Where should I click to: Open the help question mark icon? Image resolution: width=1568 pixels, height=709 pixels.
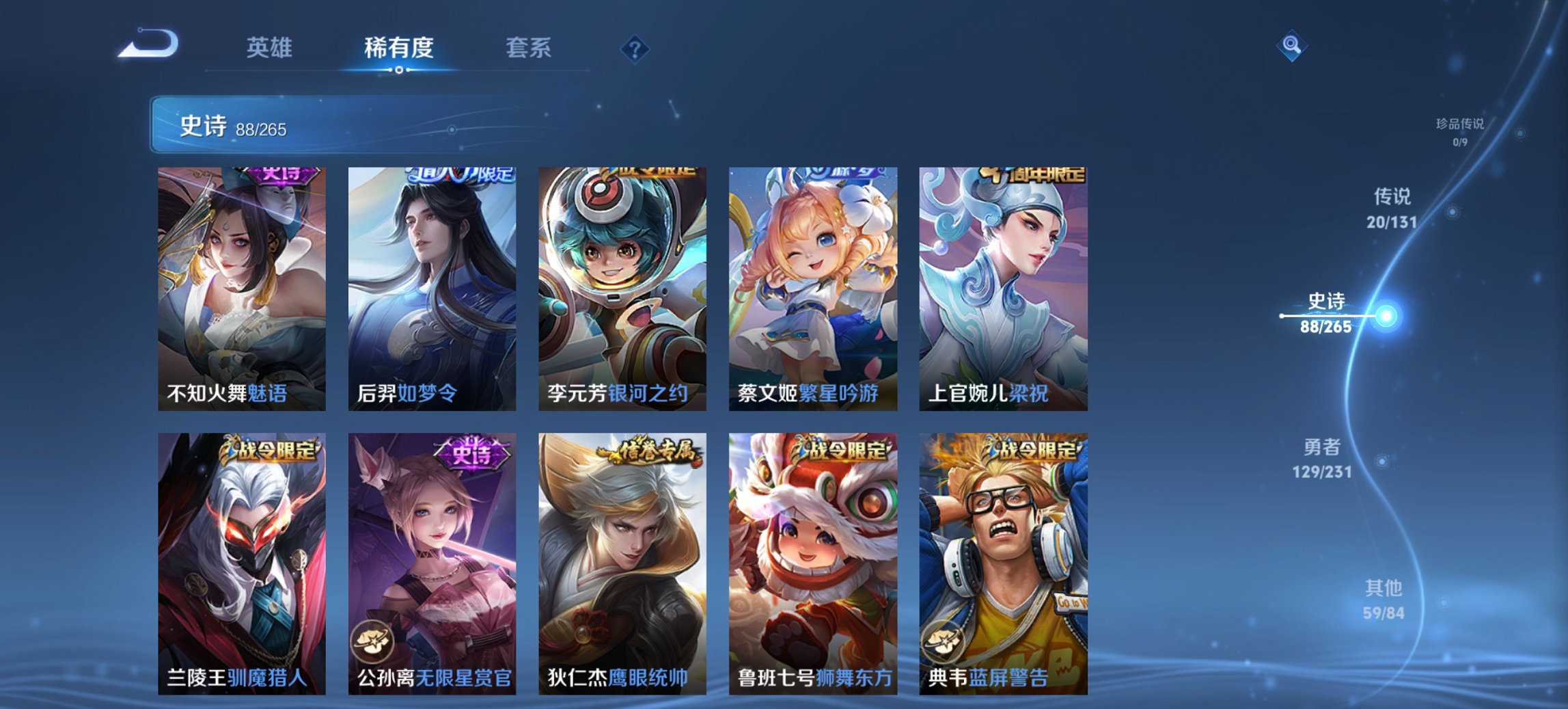click(635, 48)
